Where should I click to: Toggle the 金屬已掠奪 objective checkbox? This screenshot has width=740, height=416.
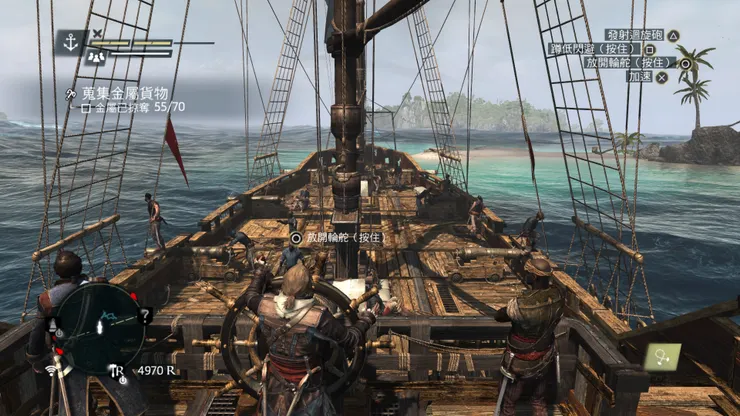click(86, 106)
